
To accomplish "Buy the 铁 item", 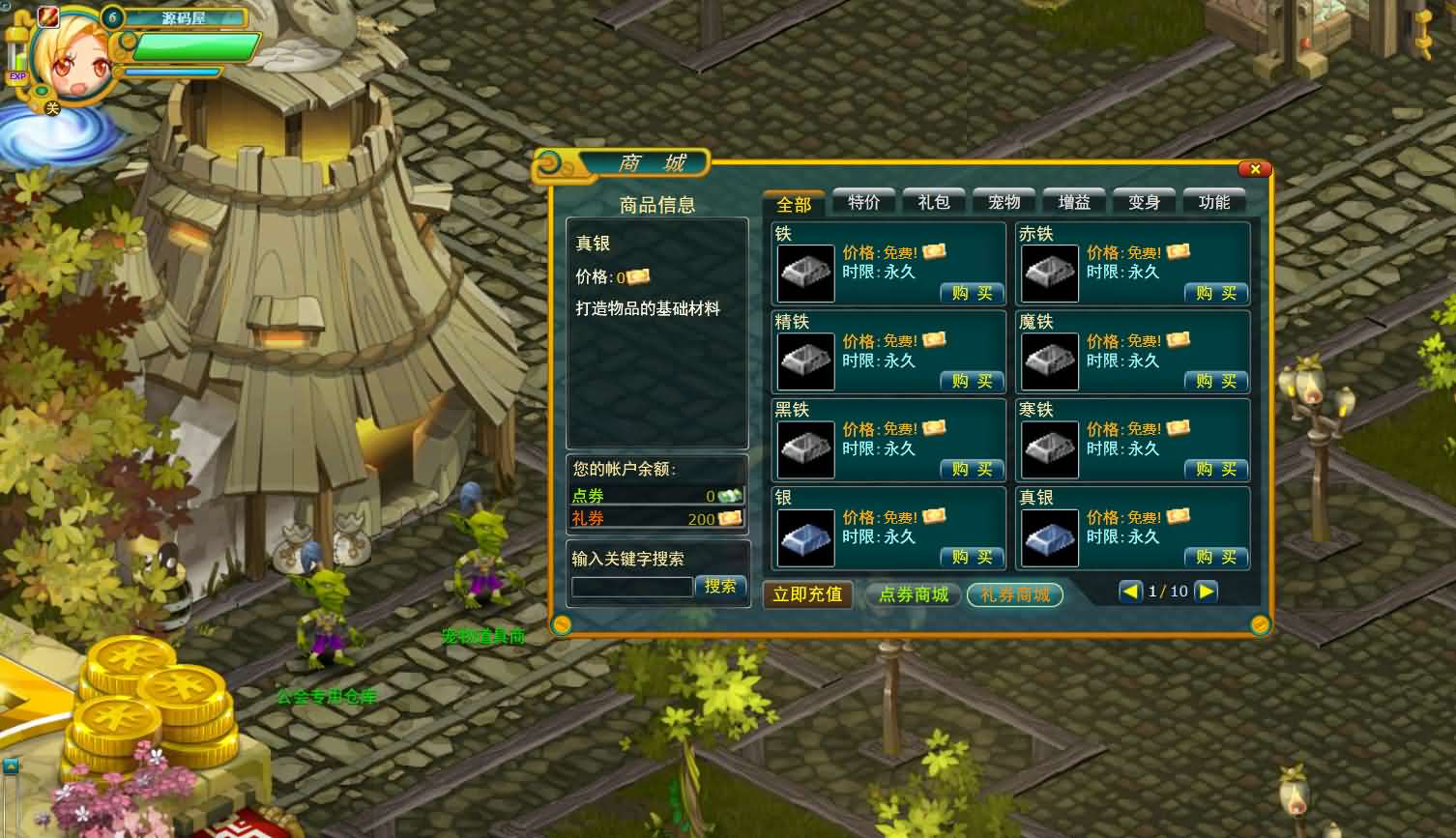I will pos(972,293).
